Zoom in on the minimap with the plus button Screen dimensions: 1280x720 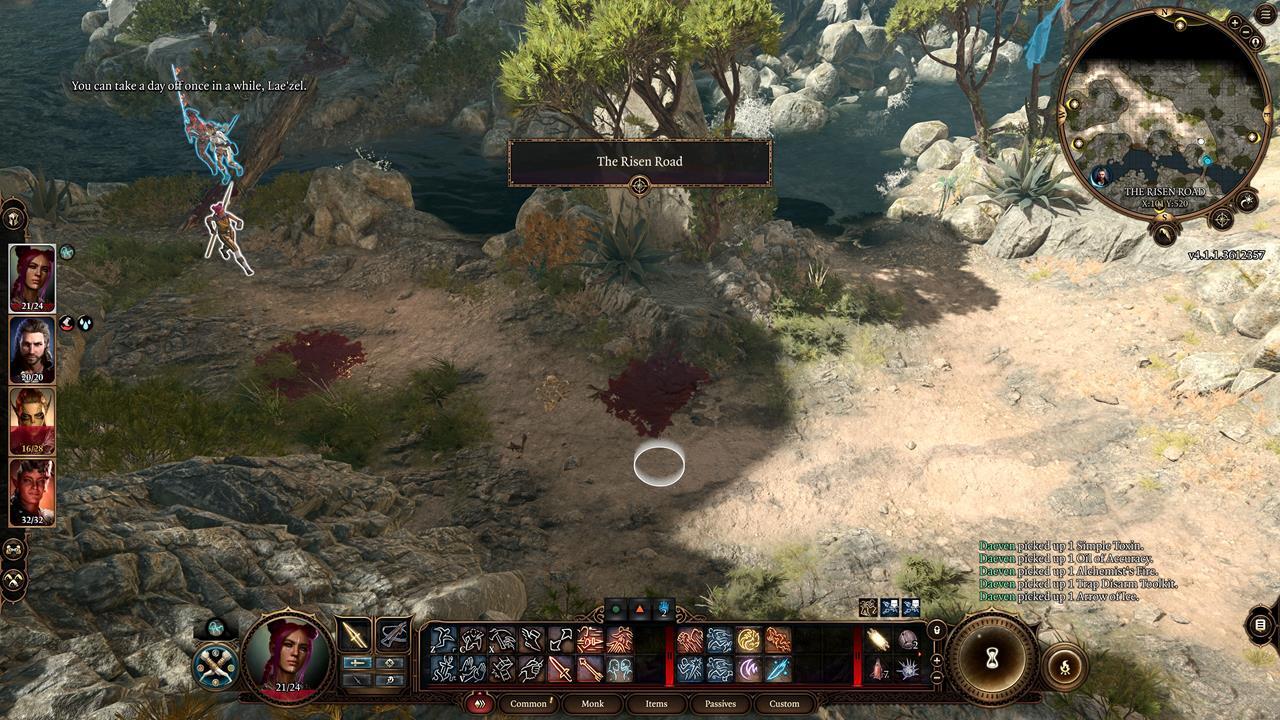click(x=1235, y=23)
